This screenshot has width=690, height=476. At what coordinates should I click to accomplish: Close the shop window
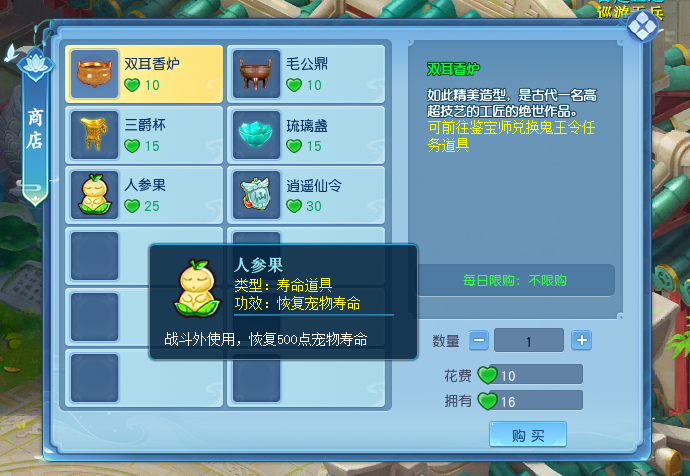[639, 29]
